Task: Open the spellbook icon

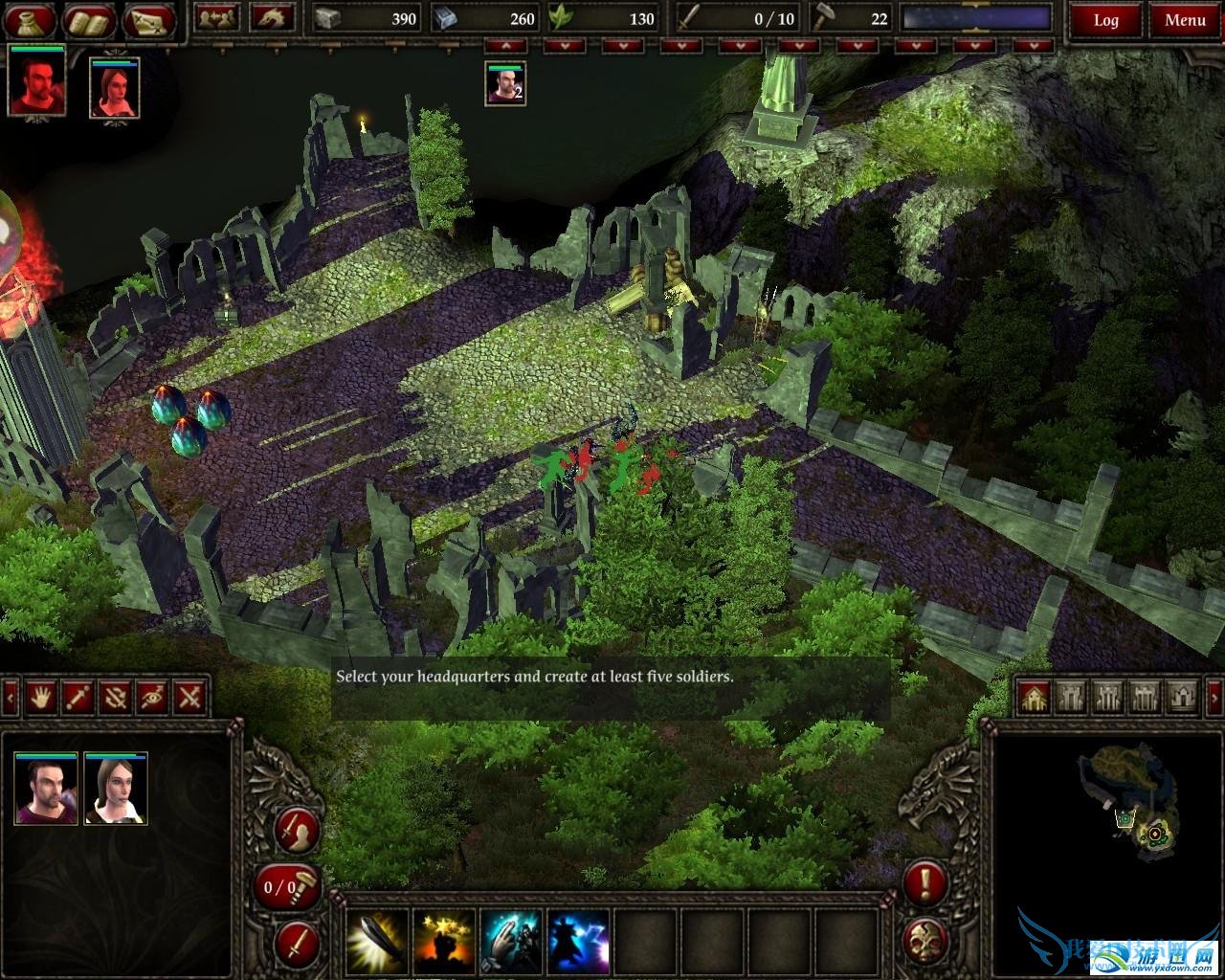Action: 91,19
